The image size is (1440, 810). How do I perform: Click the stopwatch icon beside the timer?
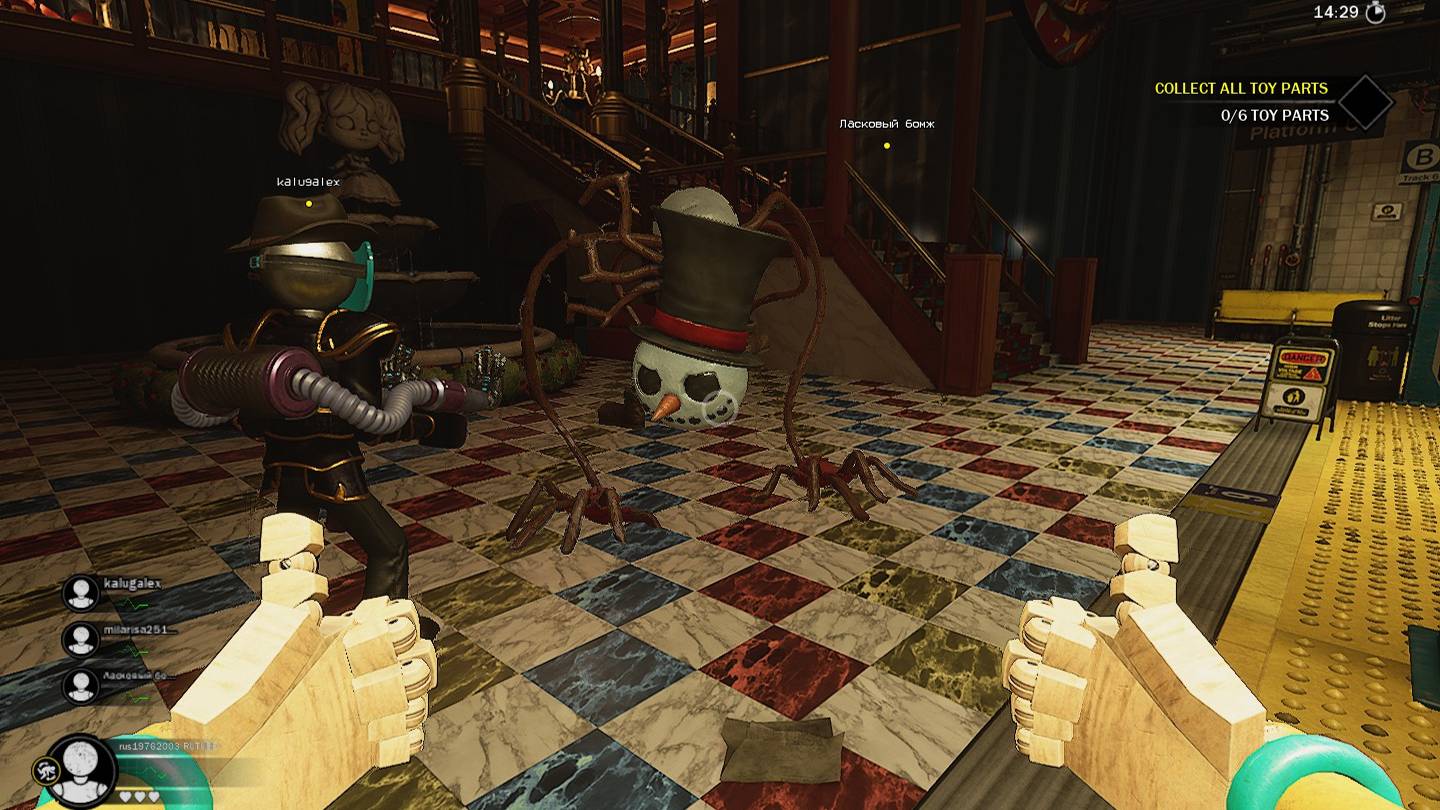(x=1377, y=12)
